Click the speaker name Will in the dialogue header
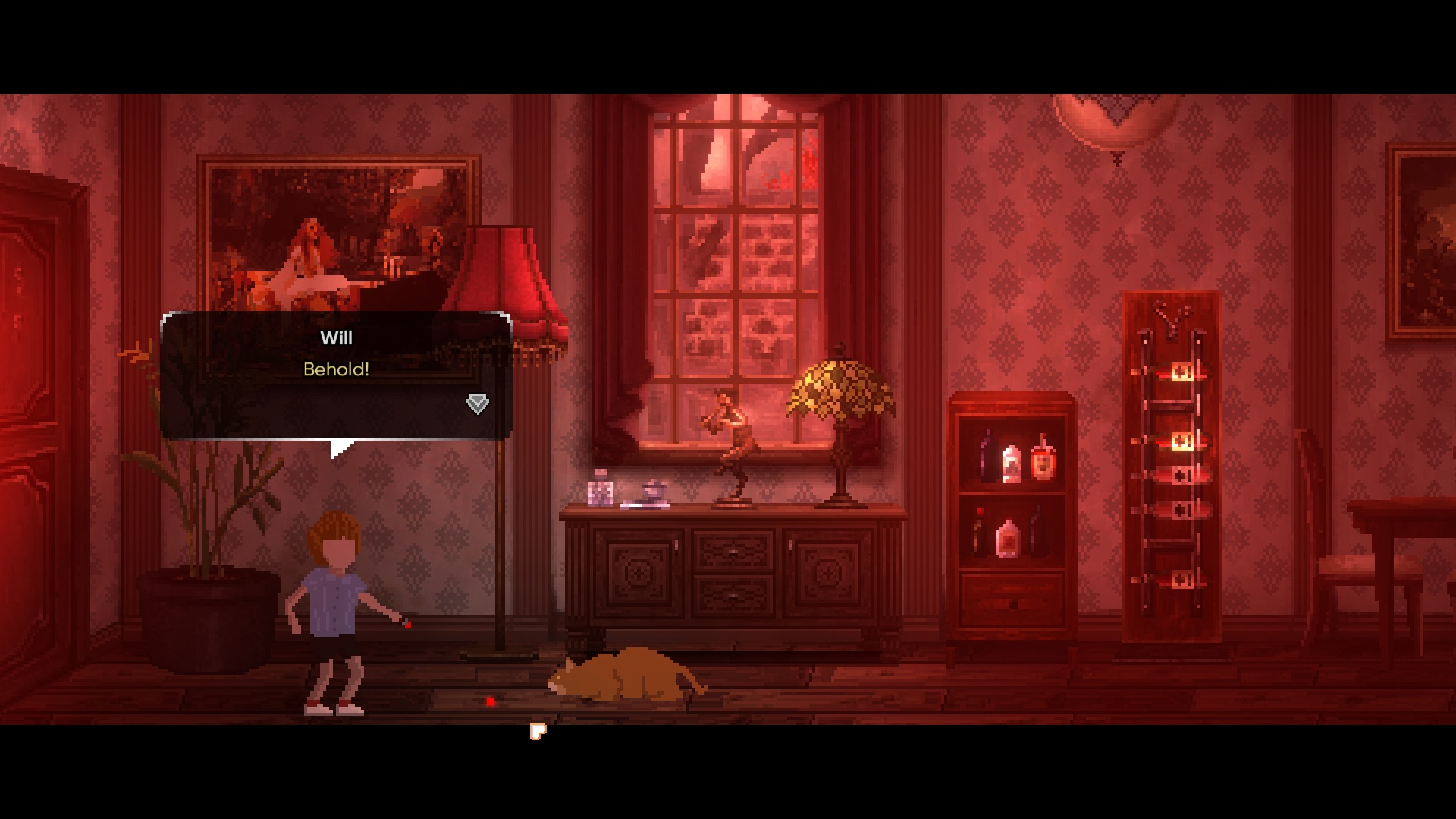This screenshot has width=1456, height=819. (x=336, y=338)
